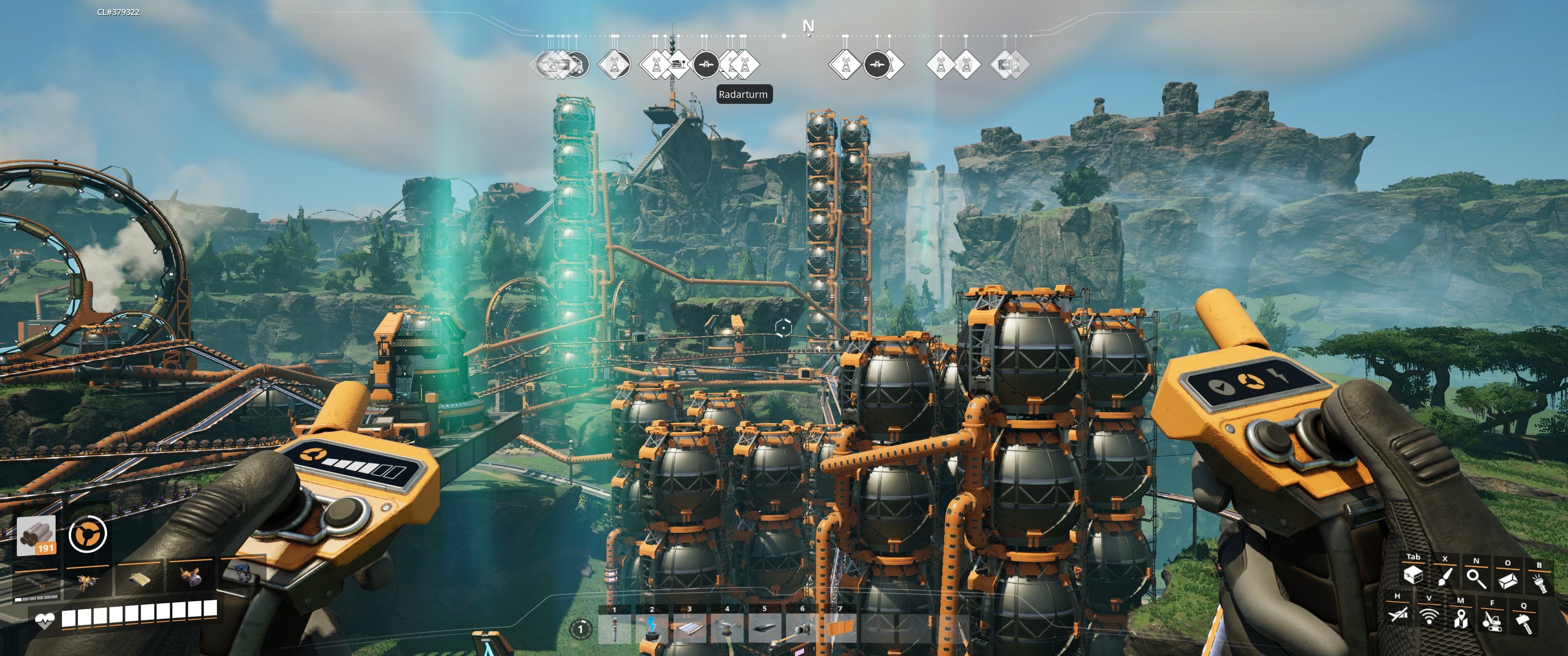Click the hotbar number 1 selector dial

point(581,629)
